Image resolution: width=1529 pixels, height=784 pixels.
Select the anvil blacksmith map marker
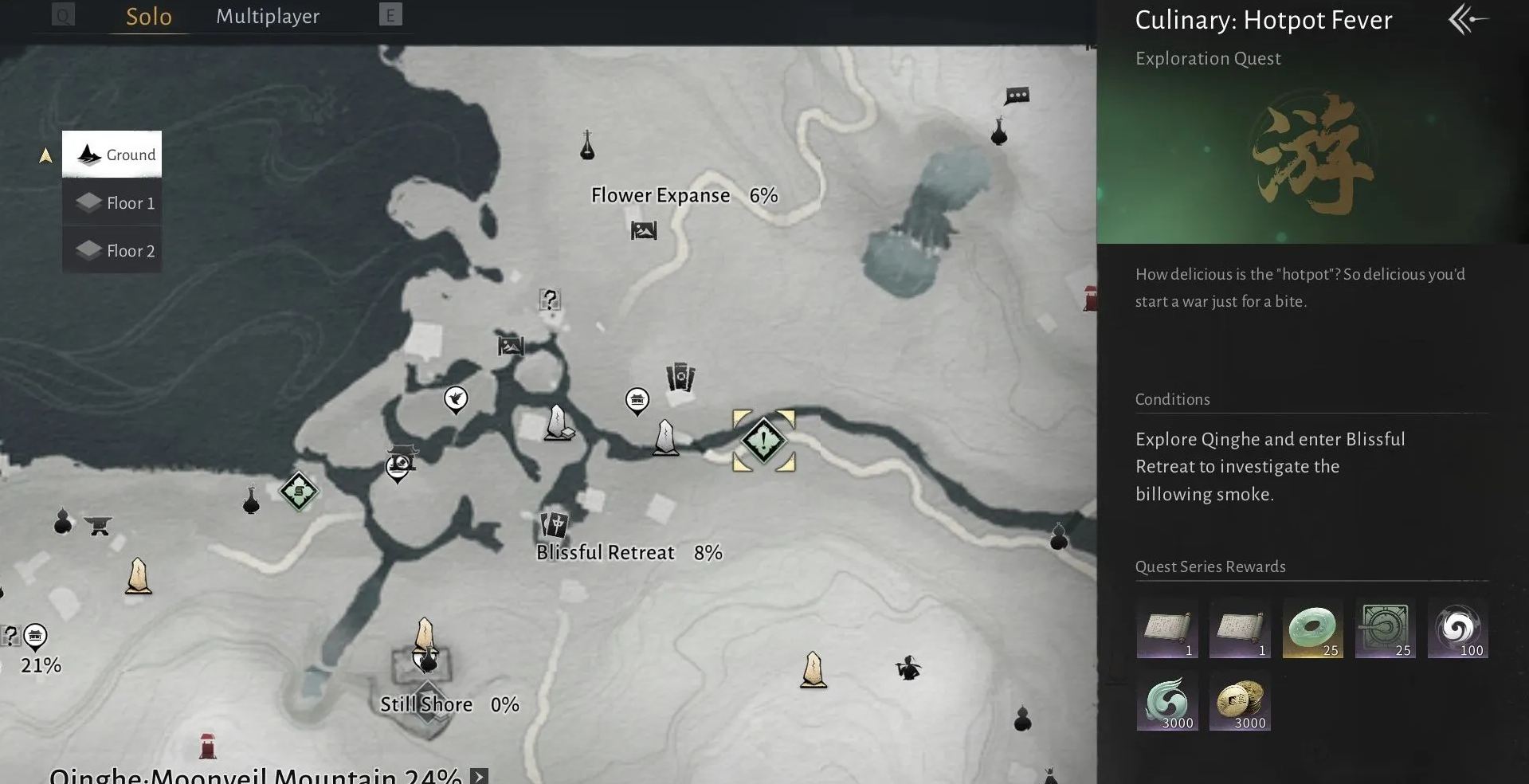(x=99, y=525)
